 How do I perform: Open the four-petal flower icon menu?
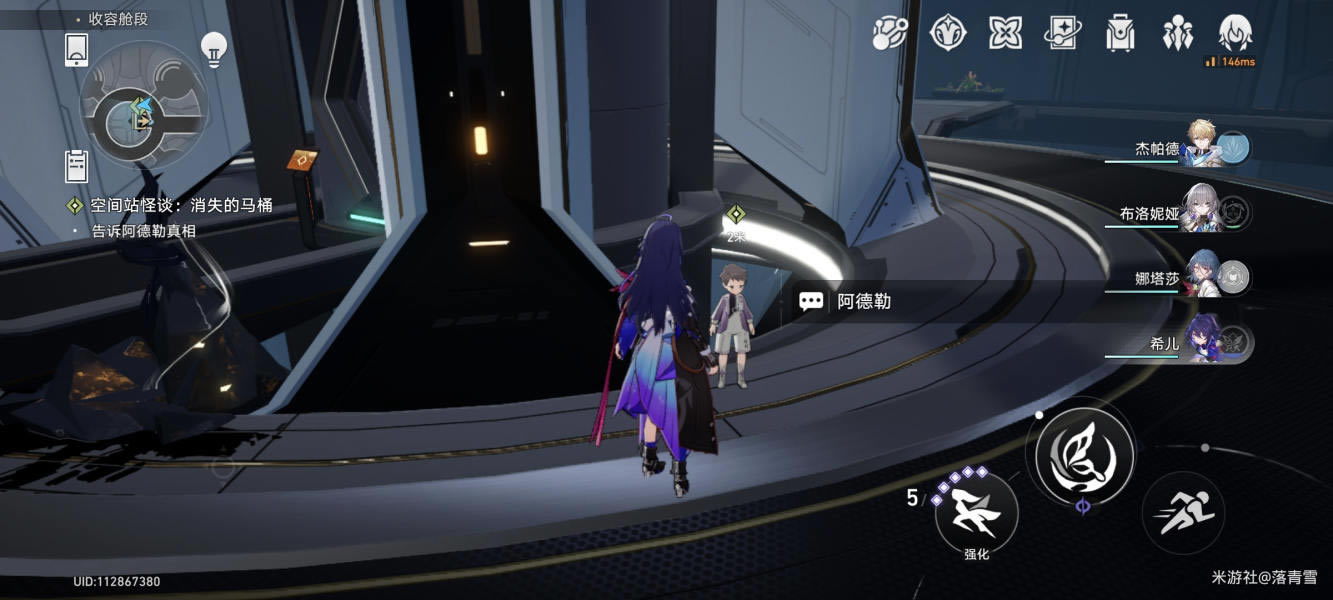coord(1005,33)
